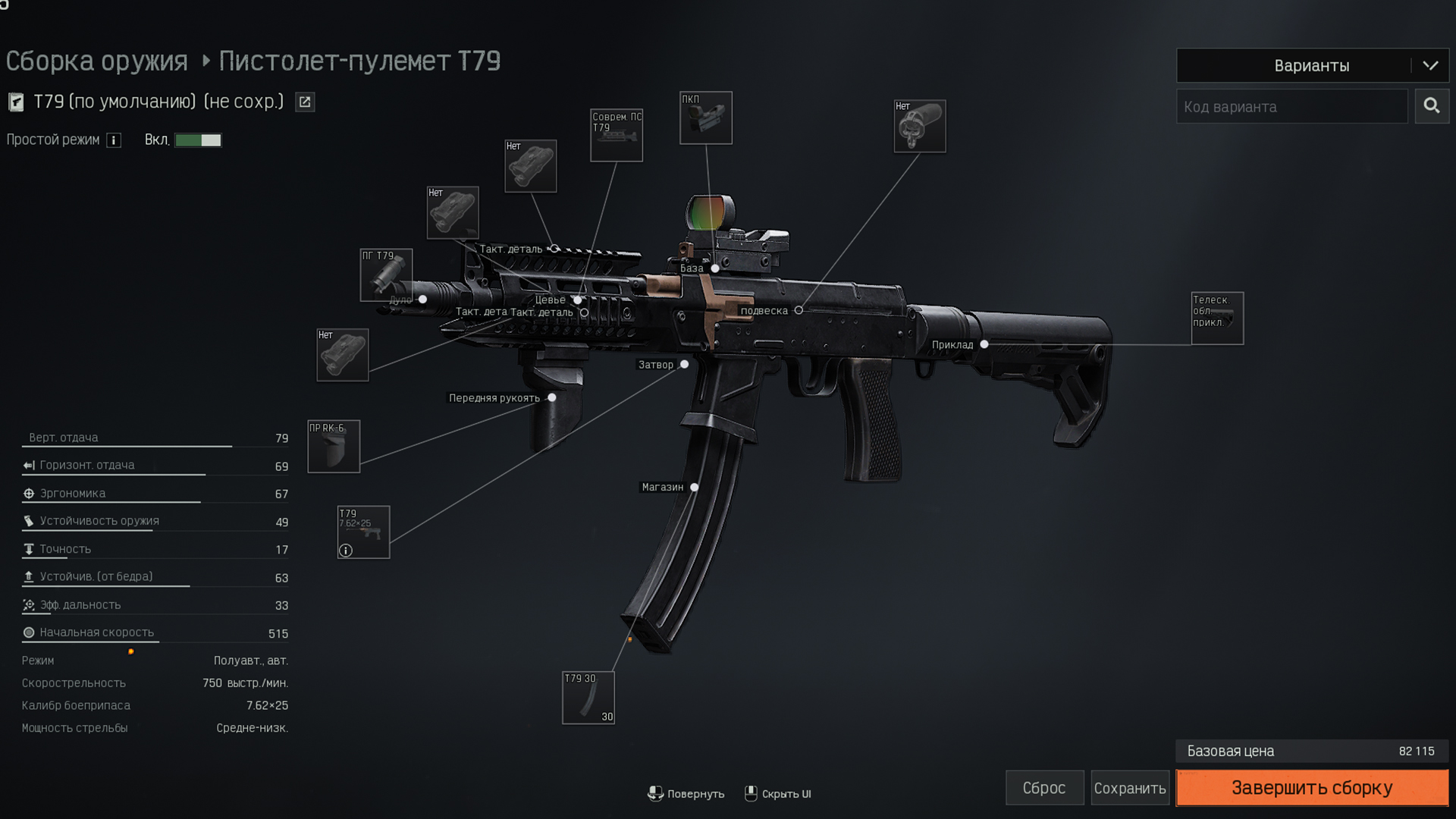Viewport: 1456px width, 819px height.
Task: Open the Варианты dropdown
Action: (x=1312, y=66)
